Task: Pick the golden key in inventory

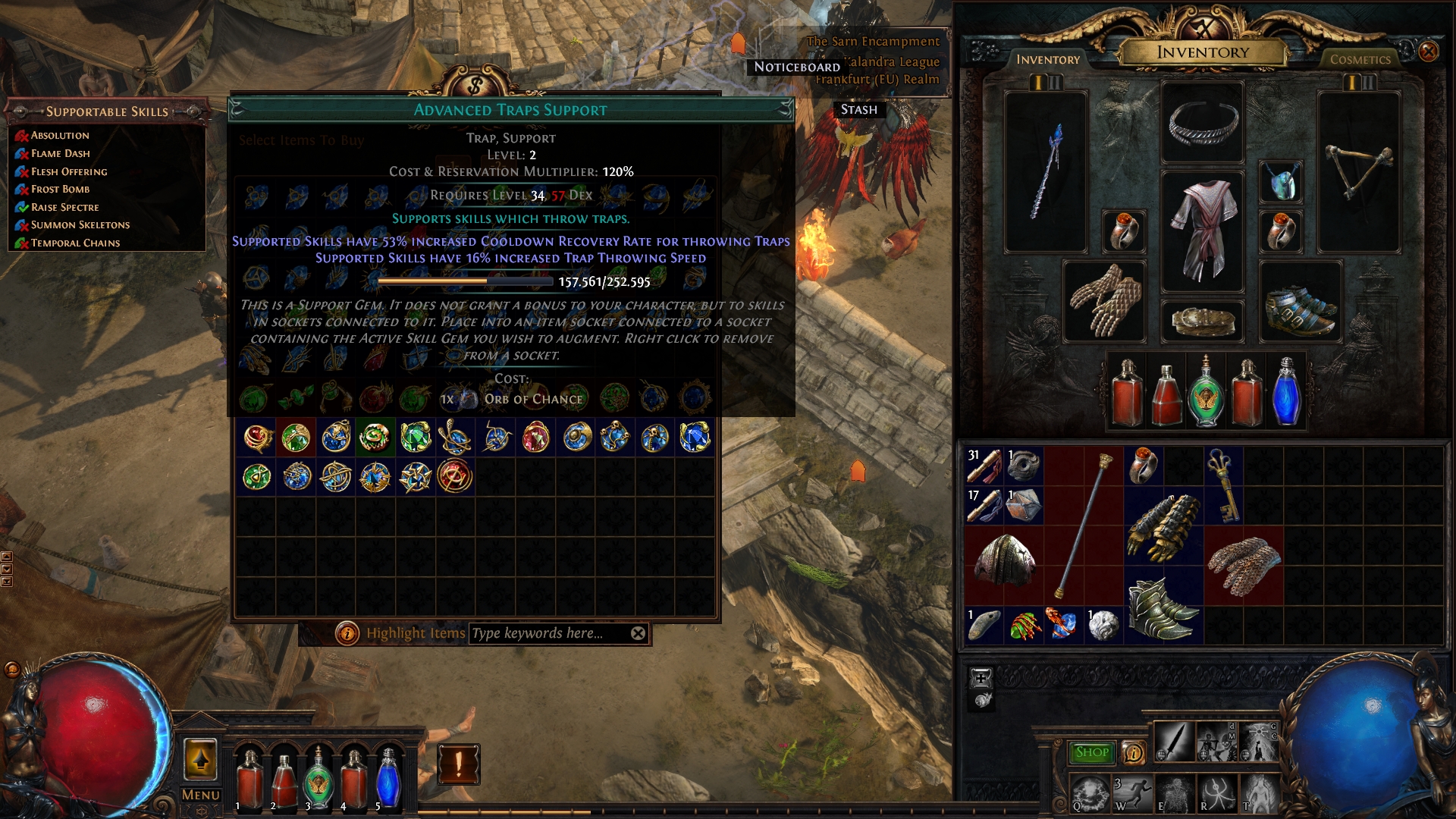Action: pos(1222,485)
